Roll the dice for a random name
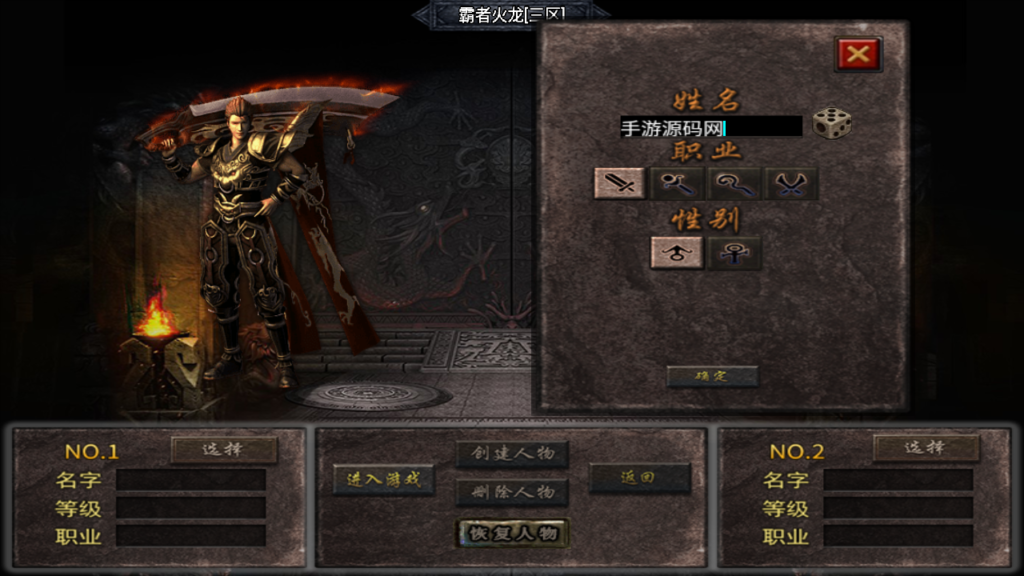This screenshot has width=1024, height=576. [831, 124]
